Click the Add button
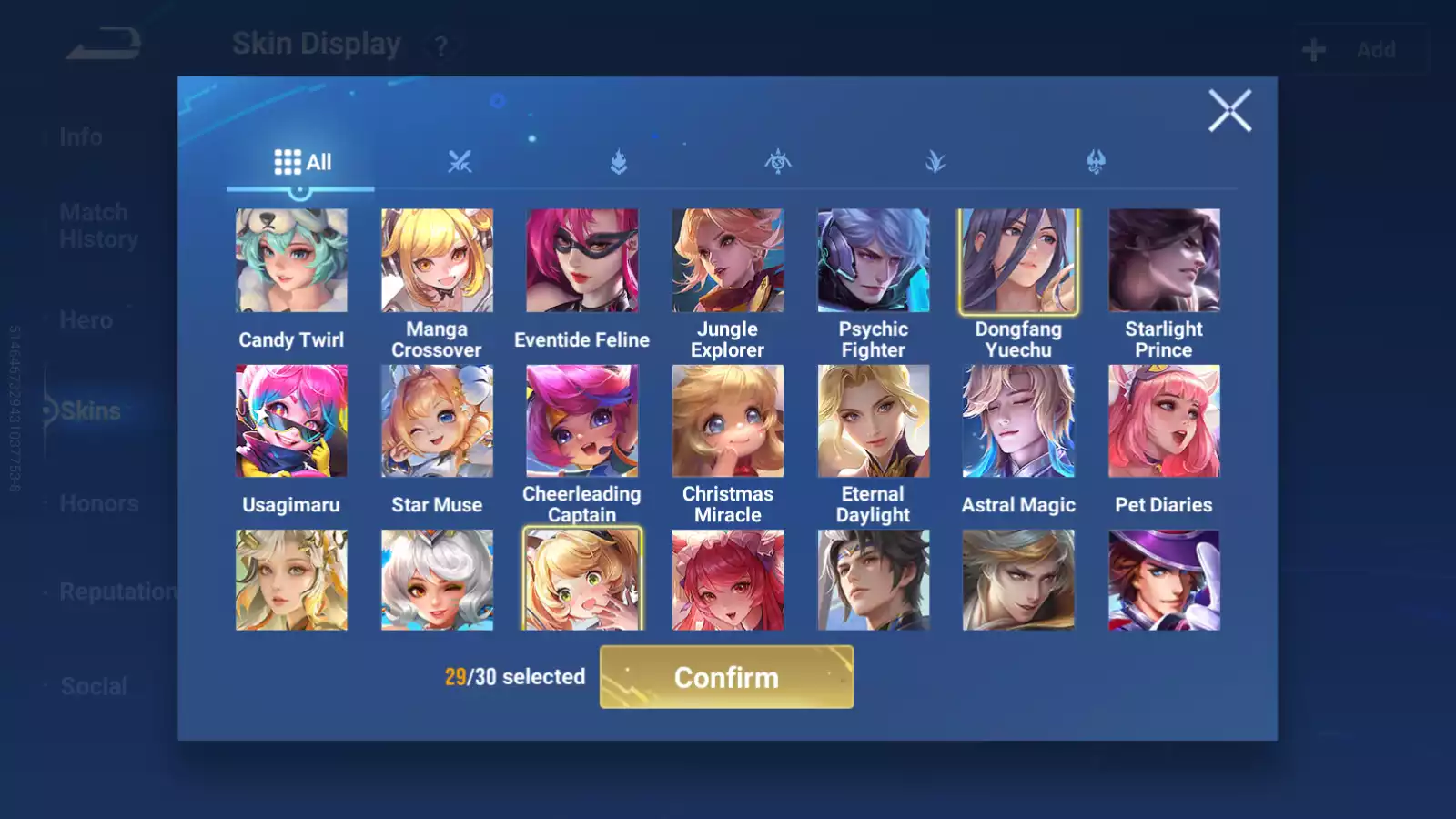Viewport: 1456px width, 819px height. [x=1360, y=50]
